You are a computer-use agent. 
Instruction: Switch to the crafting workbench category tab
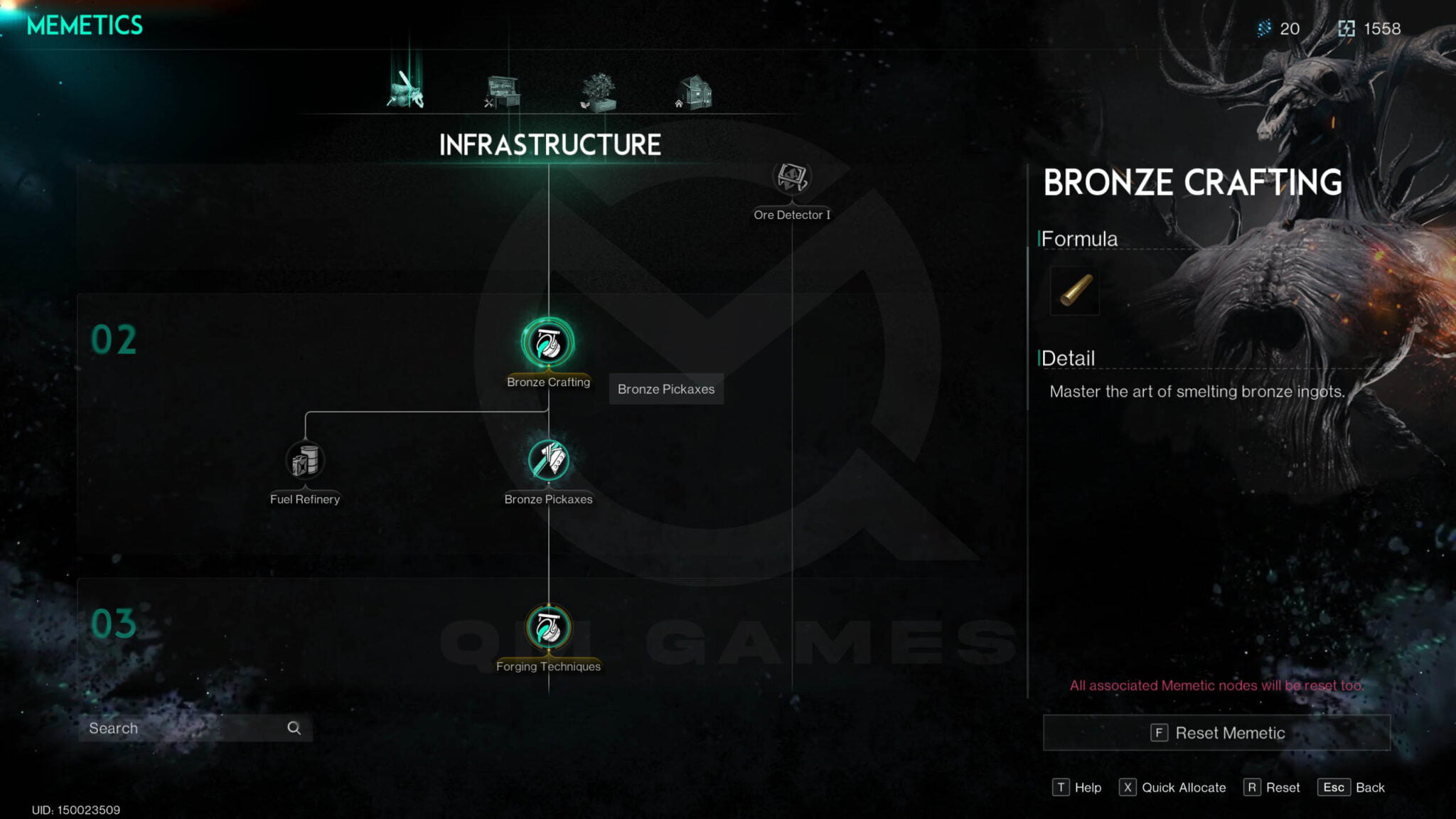tap(502, 91)
